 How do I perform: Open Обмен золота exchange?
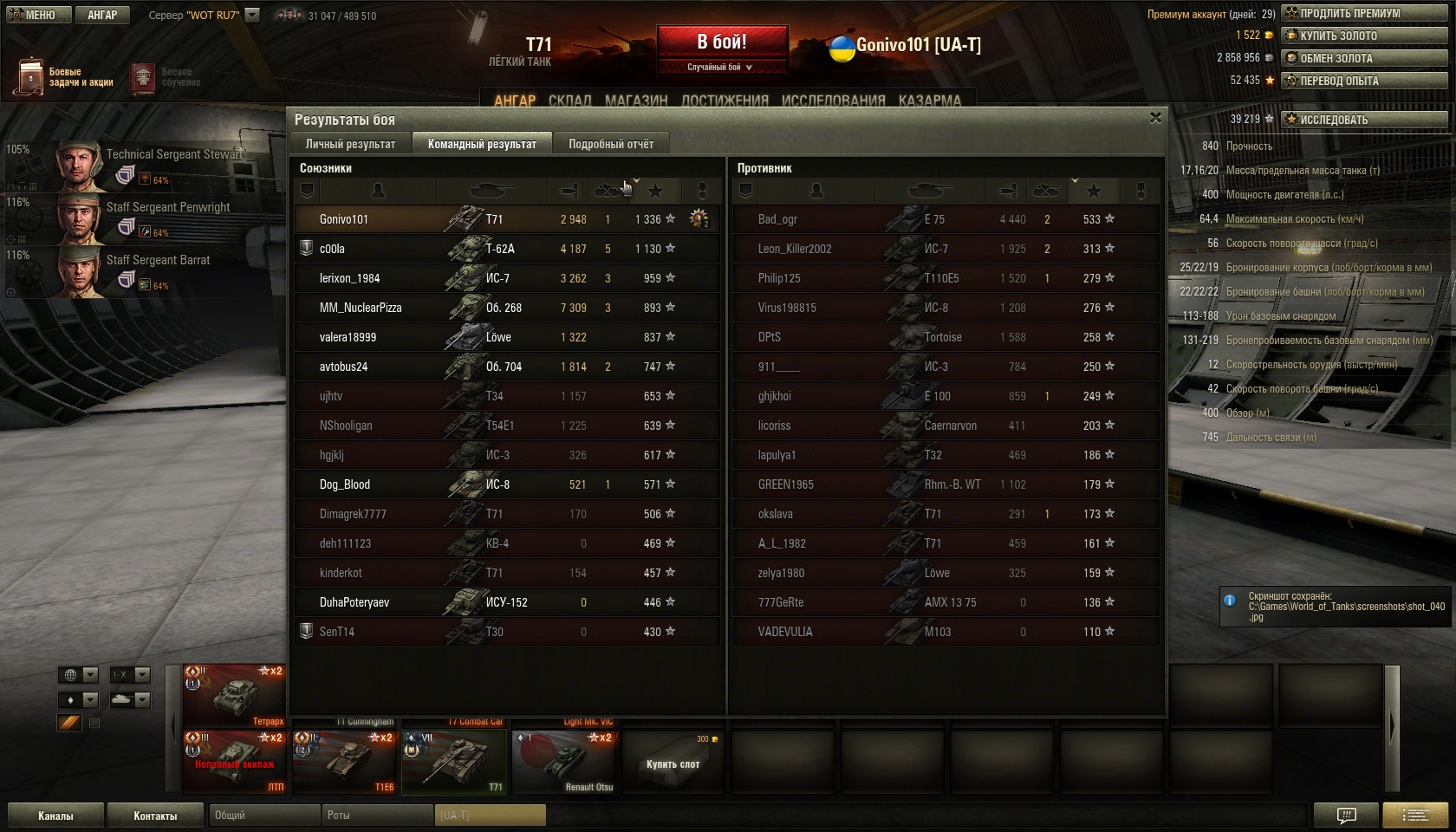[x=1364, y=58]
